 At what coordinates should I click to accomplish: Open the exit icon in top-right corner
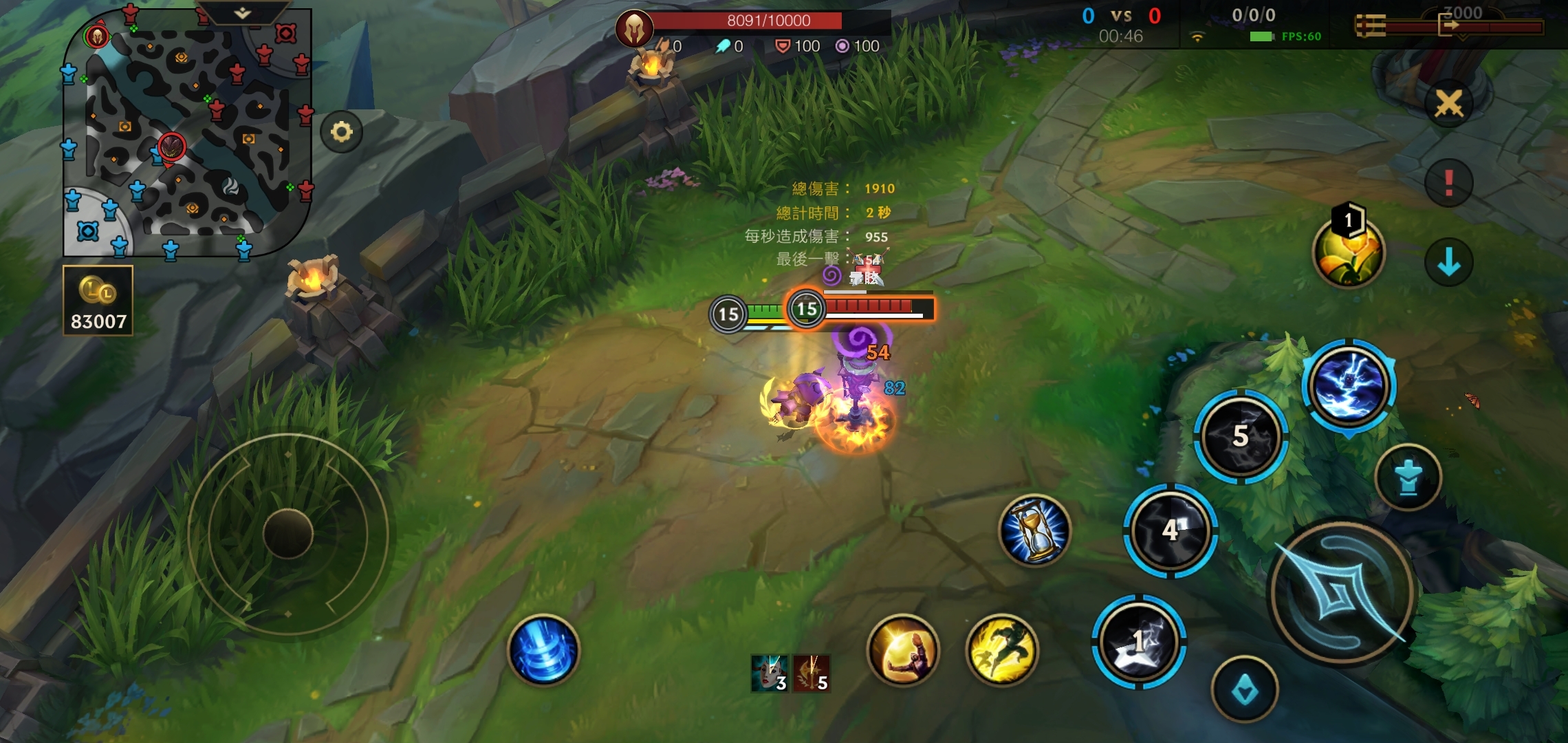(1449, 26)
